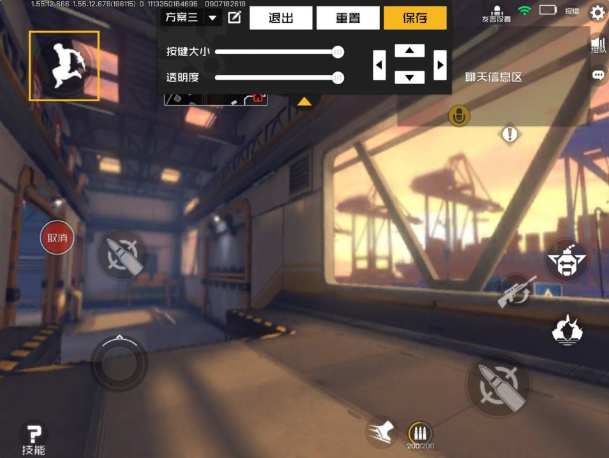Tap the red 取消 cancel button
This screenshot has width=609, height=458.
click(x=57, y=238)
